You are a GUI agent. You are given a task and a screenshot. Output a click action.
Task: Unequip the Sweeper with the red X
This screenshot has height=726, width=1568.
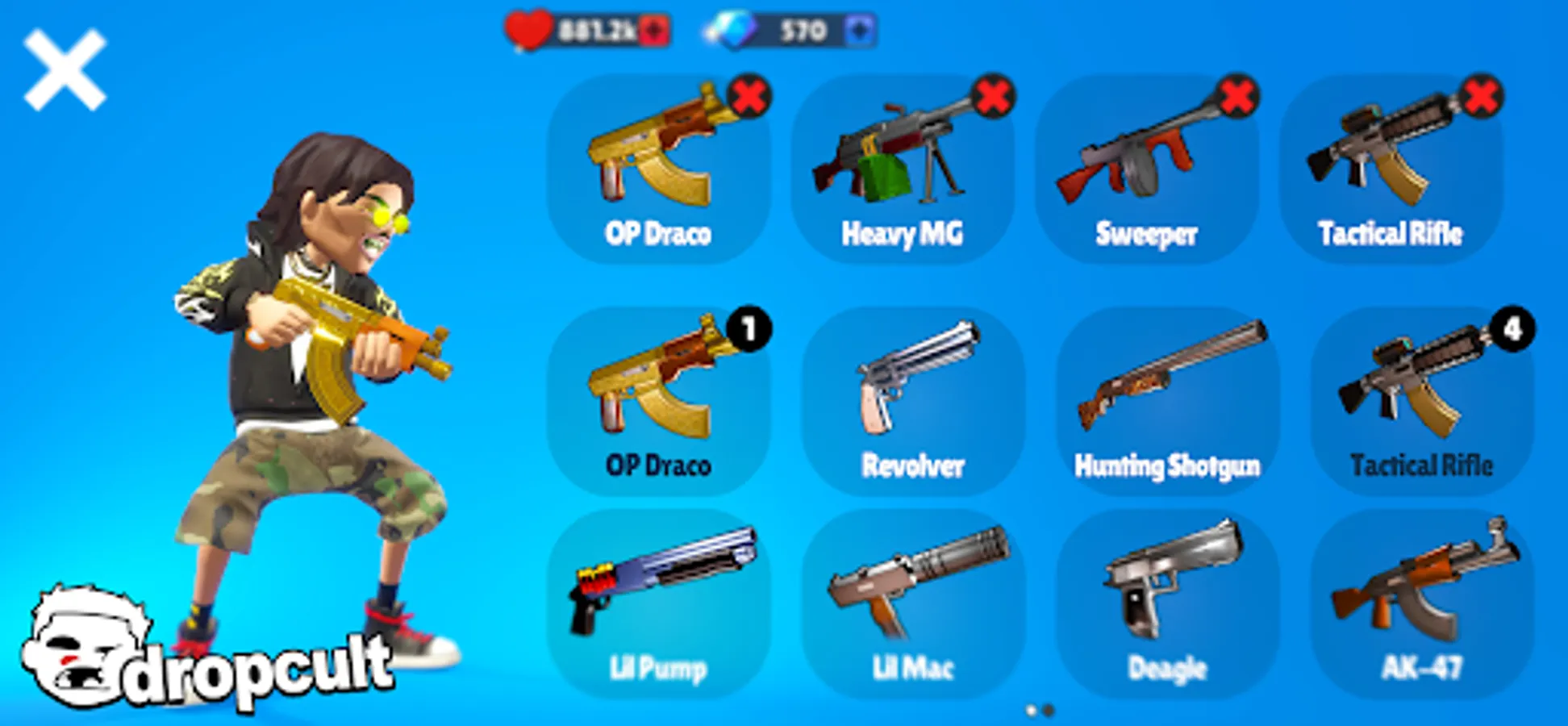(x=1239, y=96)
